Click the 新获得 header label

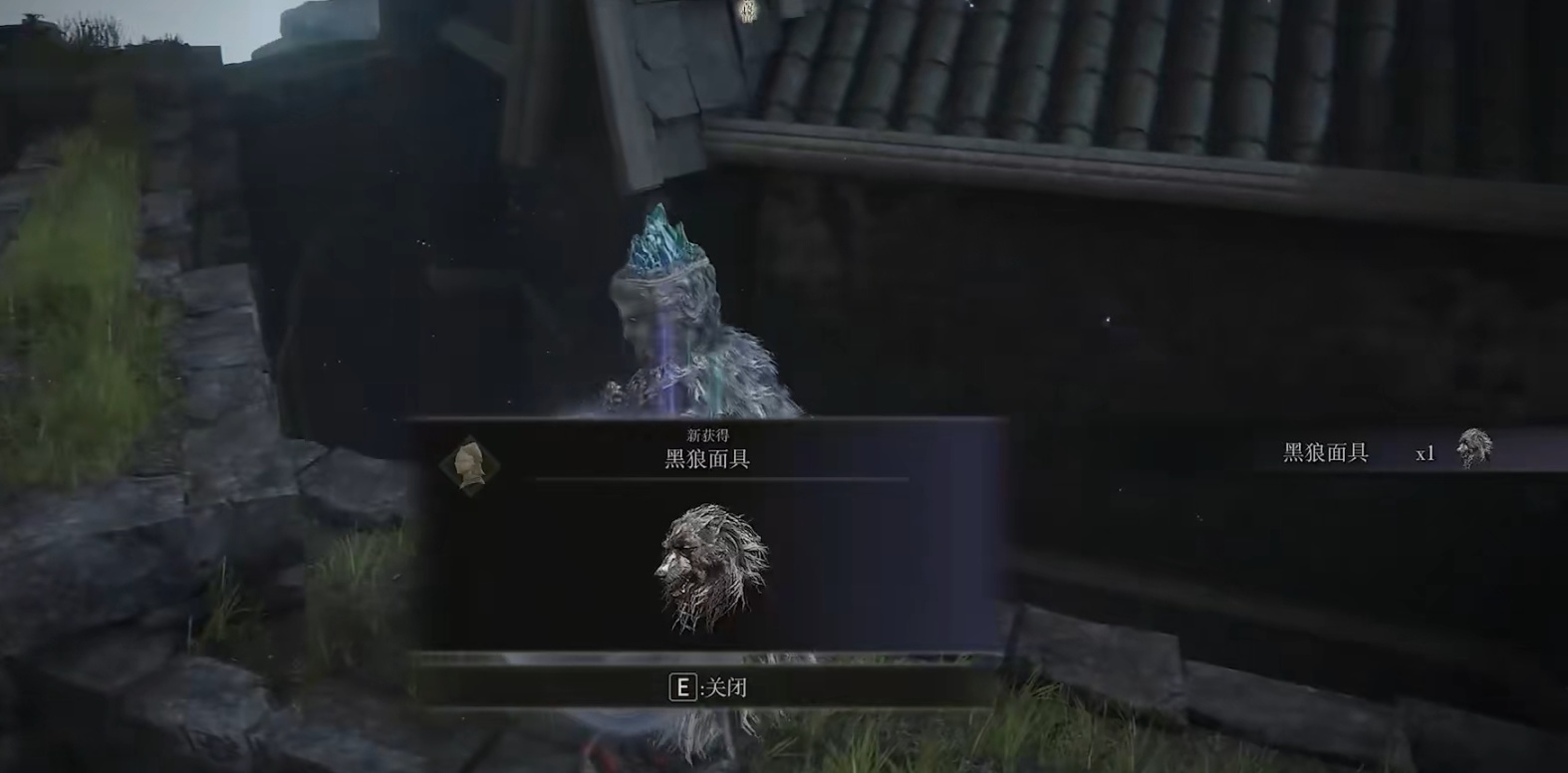click(x=709, y=432)
